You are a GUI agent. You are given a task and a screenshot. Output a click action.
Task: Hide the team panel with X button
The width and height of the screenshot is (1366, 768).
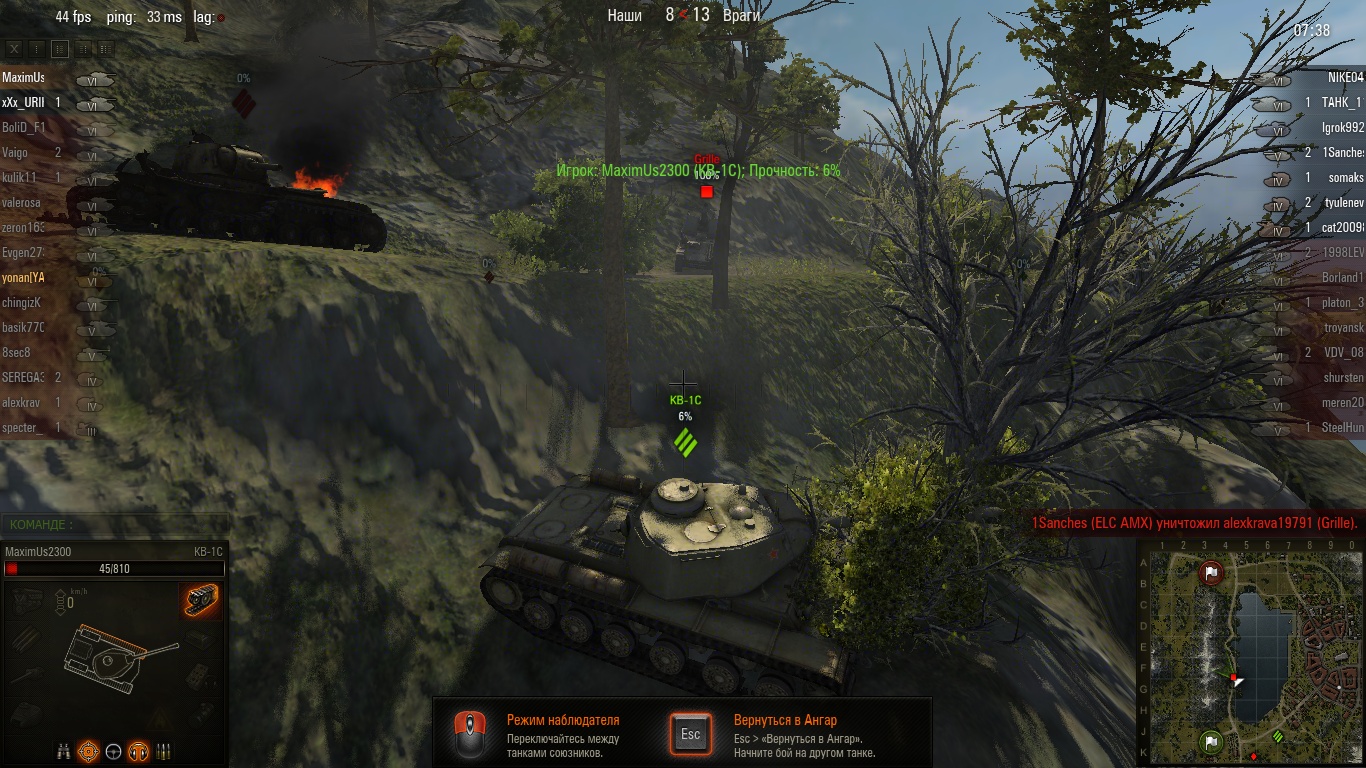[14, 48]
